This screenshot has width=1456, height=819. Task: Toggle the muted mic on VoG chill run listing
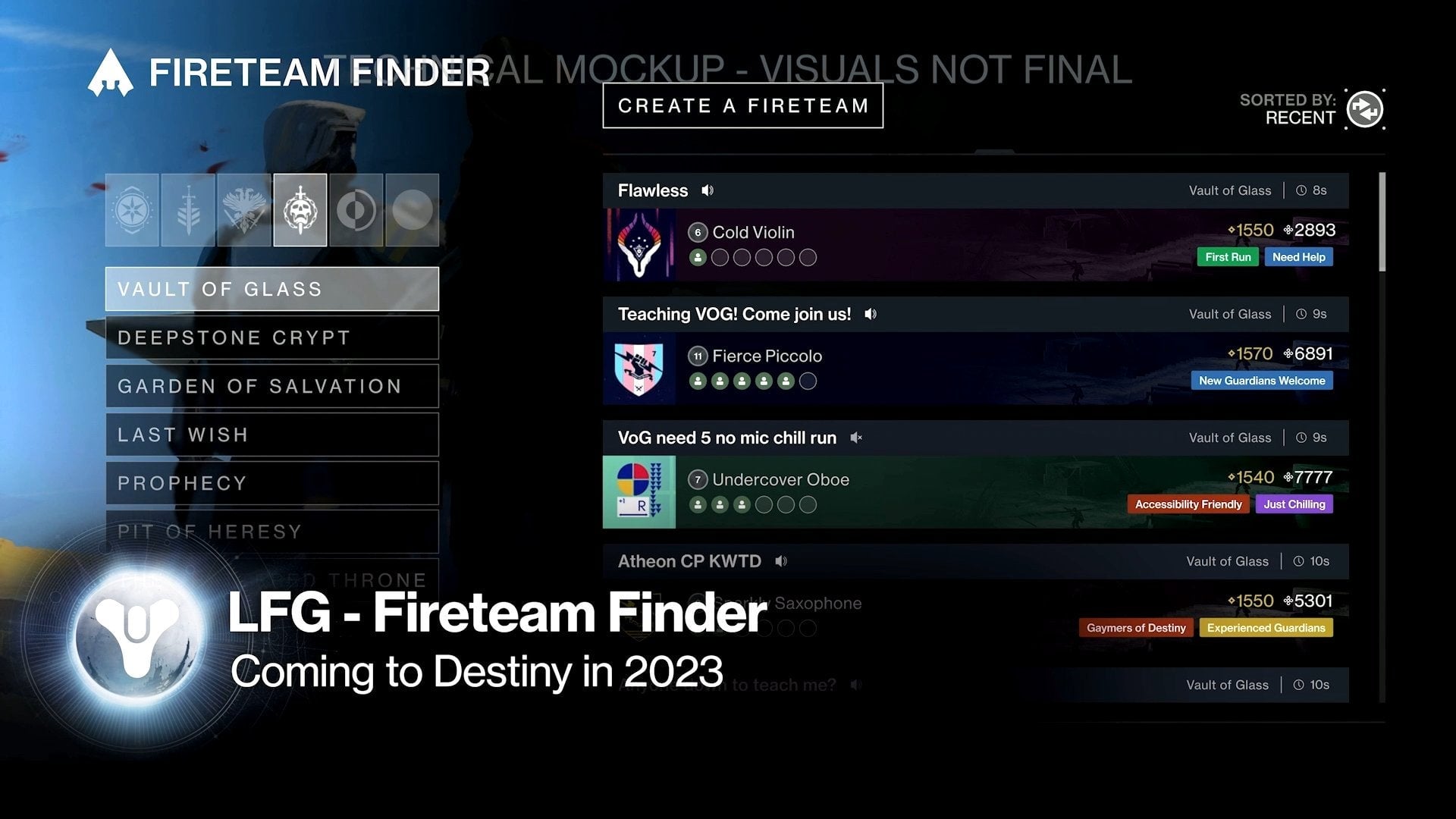coord(856,438)
